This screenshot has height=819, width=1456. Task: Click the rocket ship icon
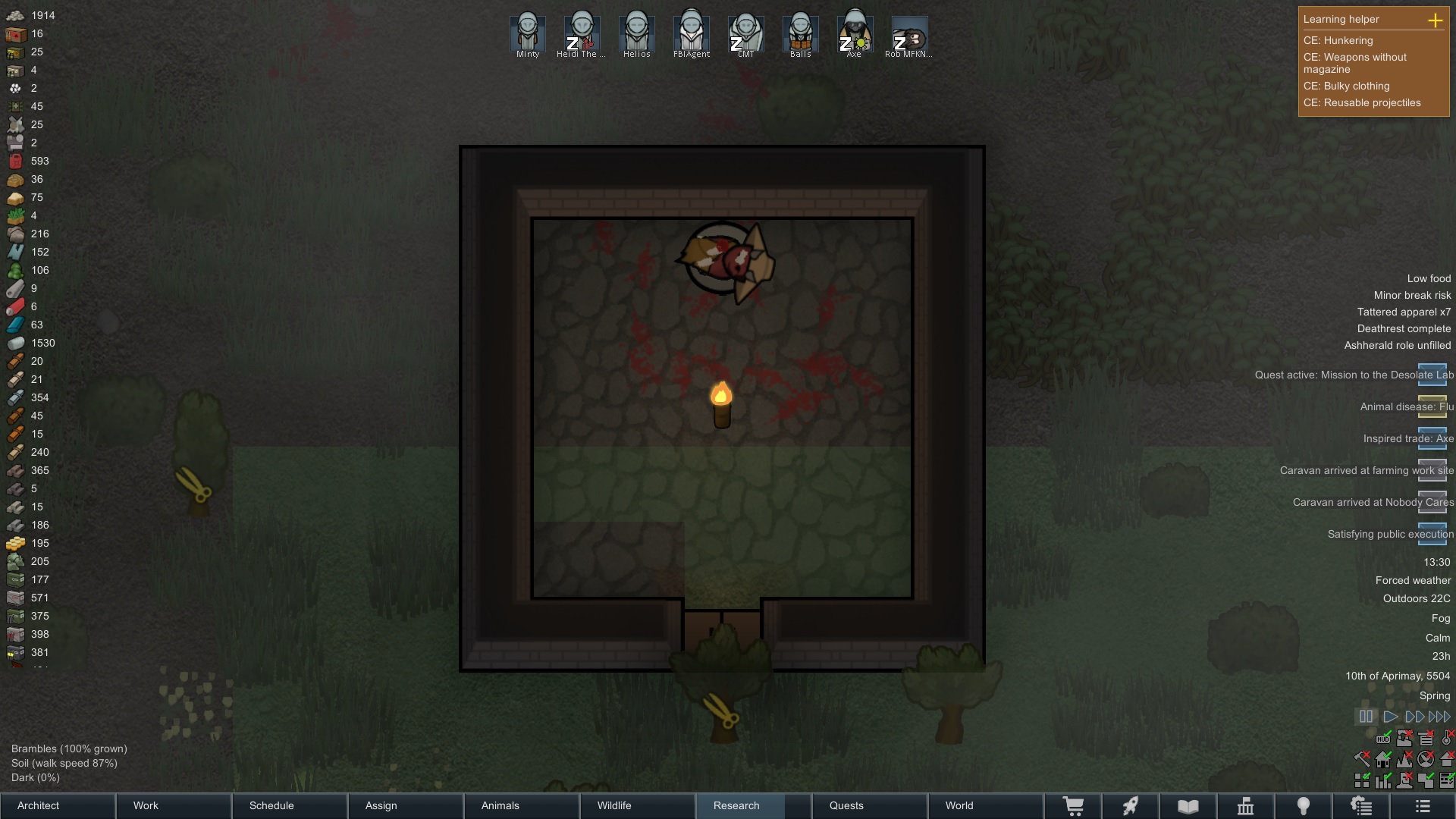(x=1131, y=805)
